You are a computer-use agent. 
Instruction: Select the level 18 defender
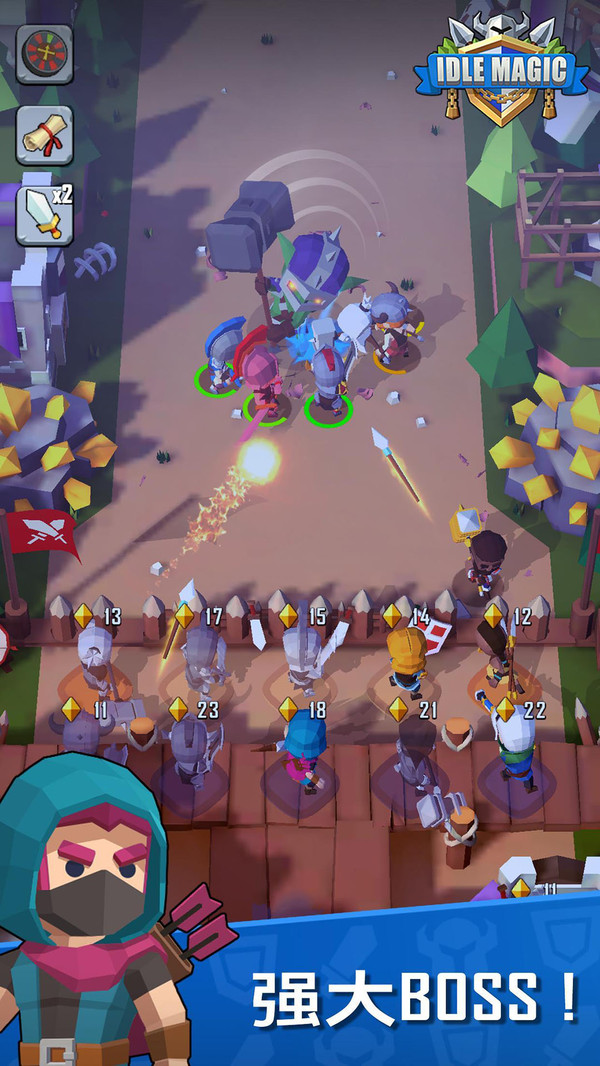tap(302, 752)
